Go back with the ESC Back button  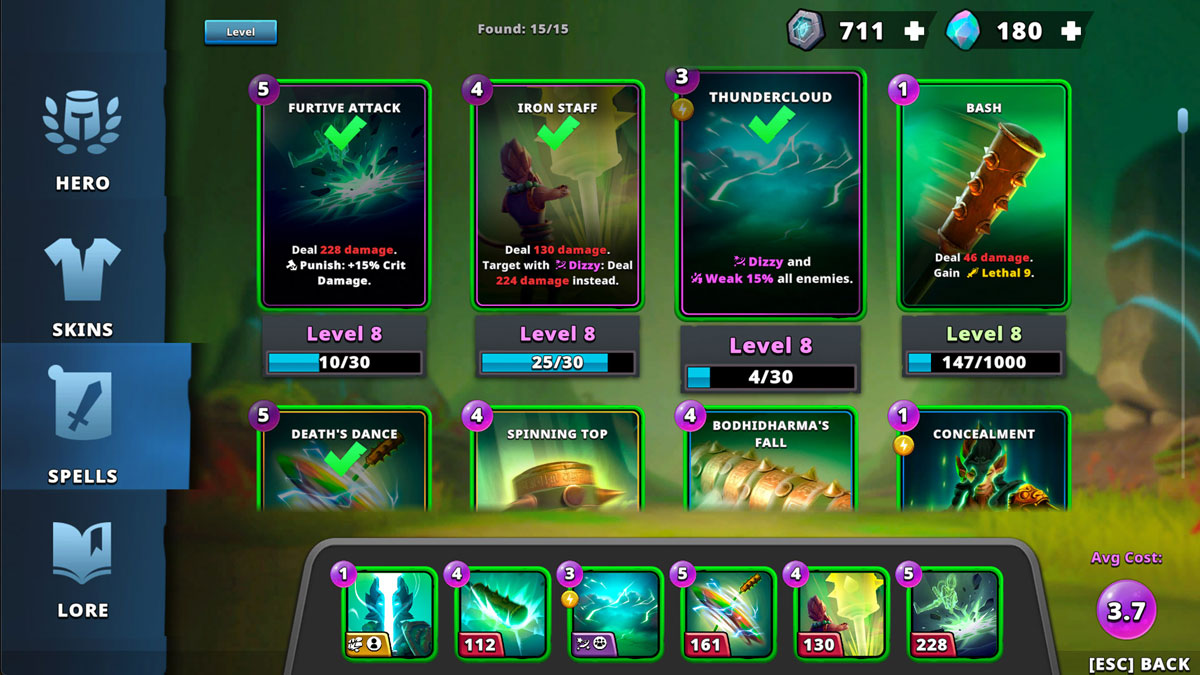pyautogui.click(x=1139, y=664)
